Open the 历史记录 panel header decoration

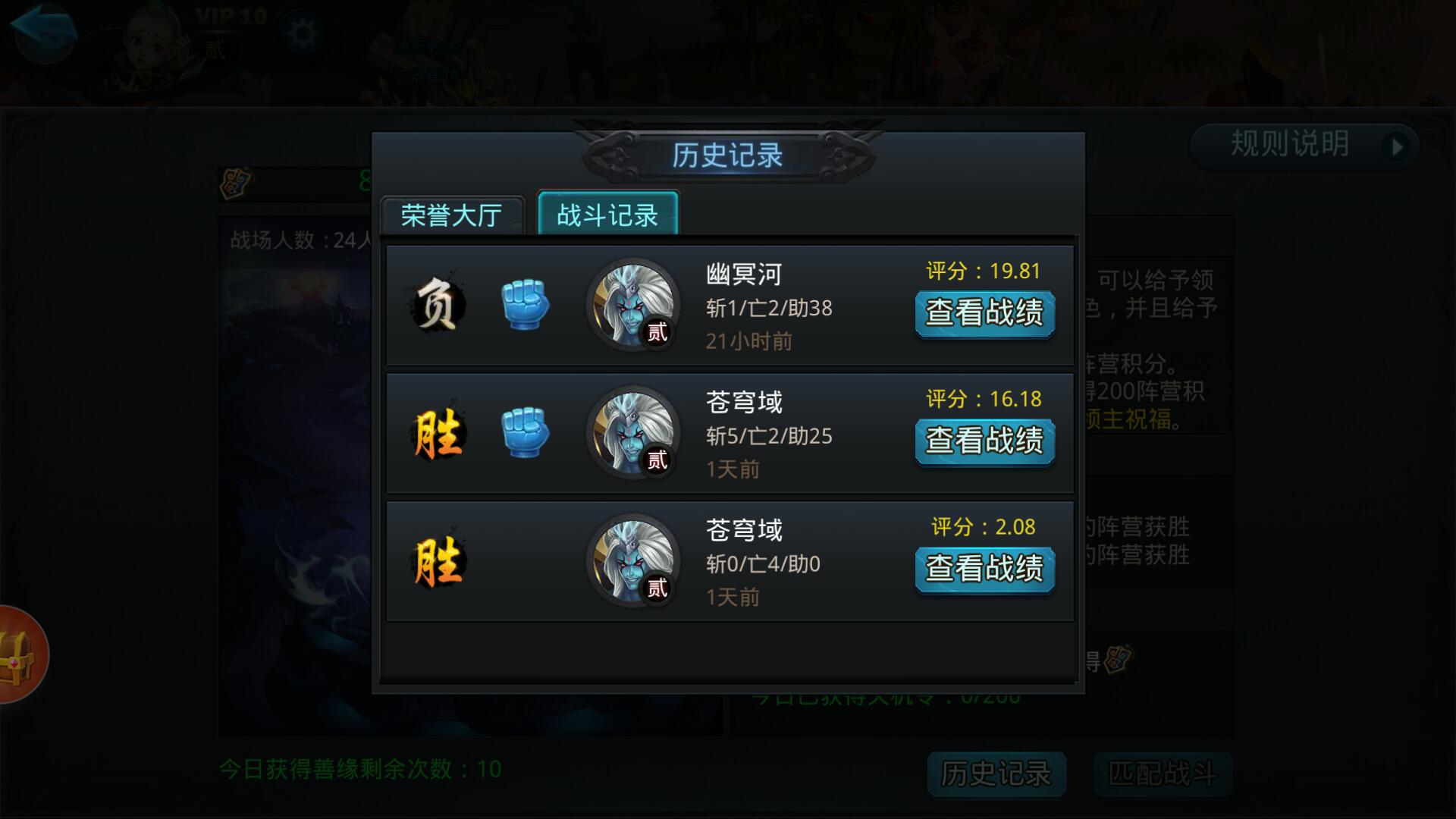[x=728, y=154]
